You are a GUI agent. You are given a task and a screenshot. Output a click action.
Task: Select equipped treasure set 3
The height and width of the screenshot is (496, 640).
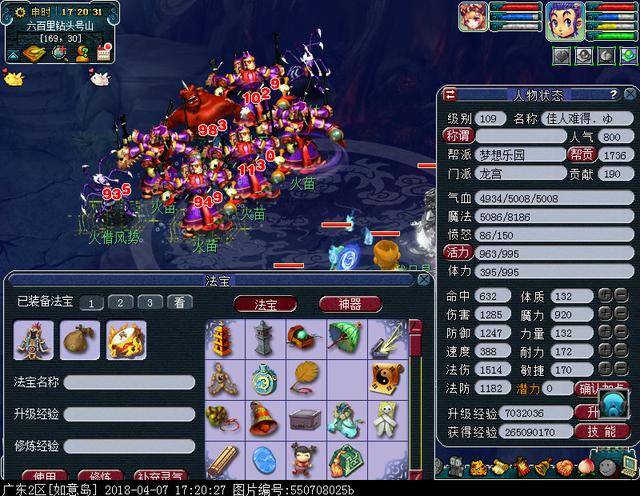(x=148, y=302)
